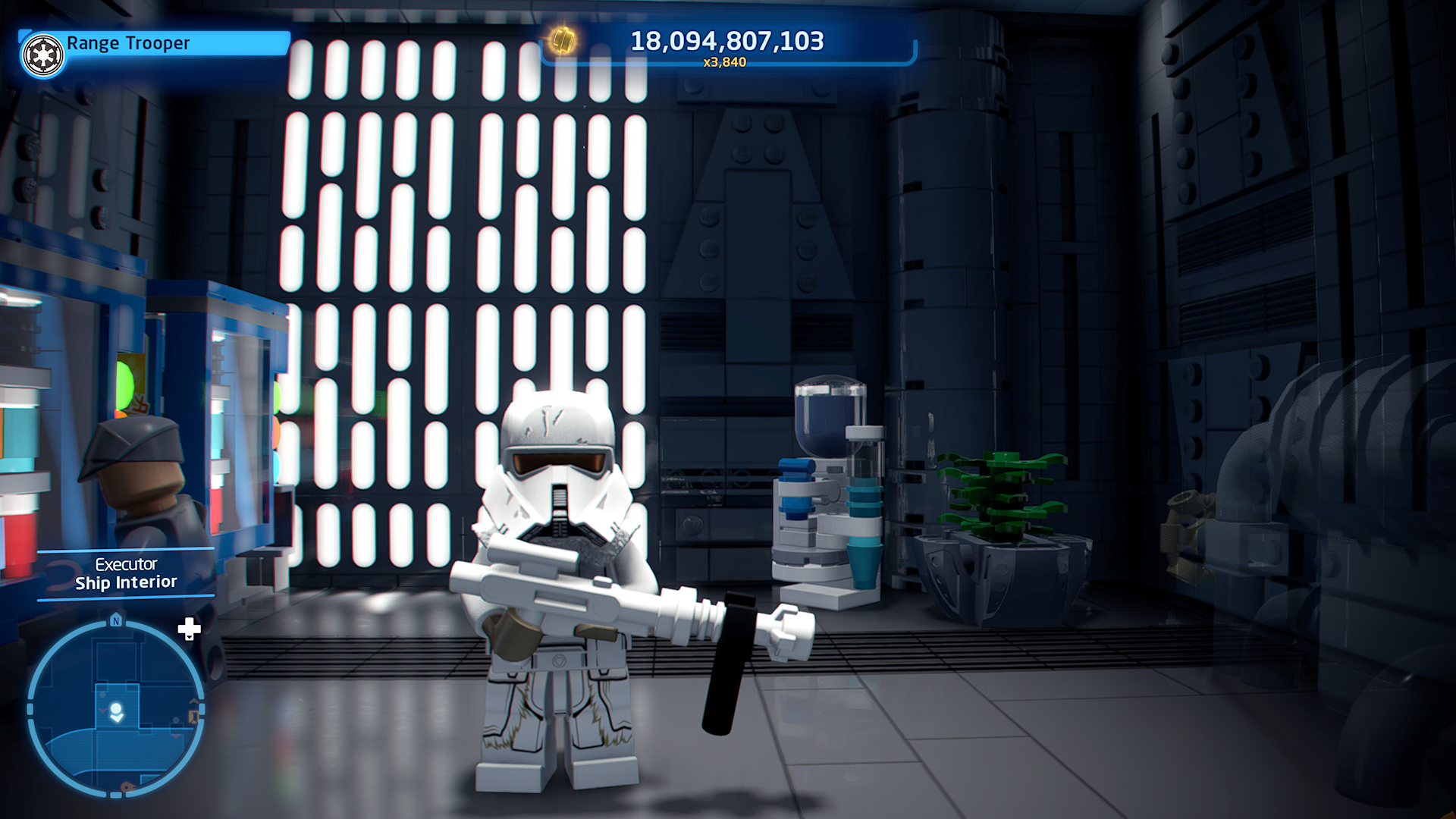Viewport: 1456px width, 819px height.
Task: Open the circular minimap
Action: (115, 708)
